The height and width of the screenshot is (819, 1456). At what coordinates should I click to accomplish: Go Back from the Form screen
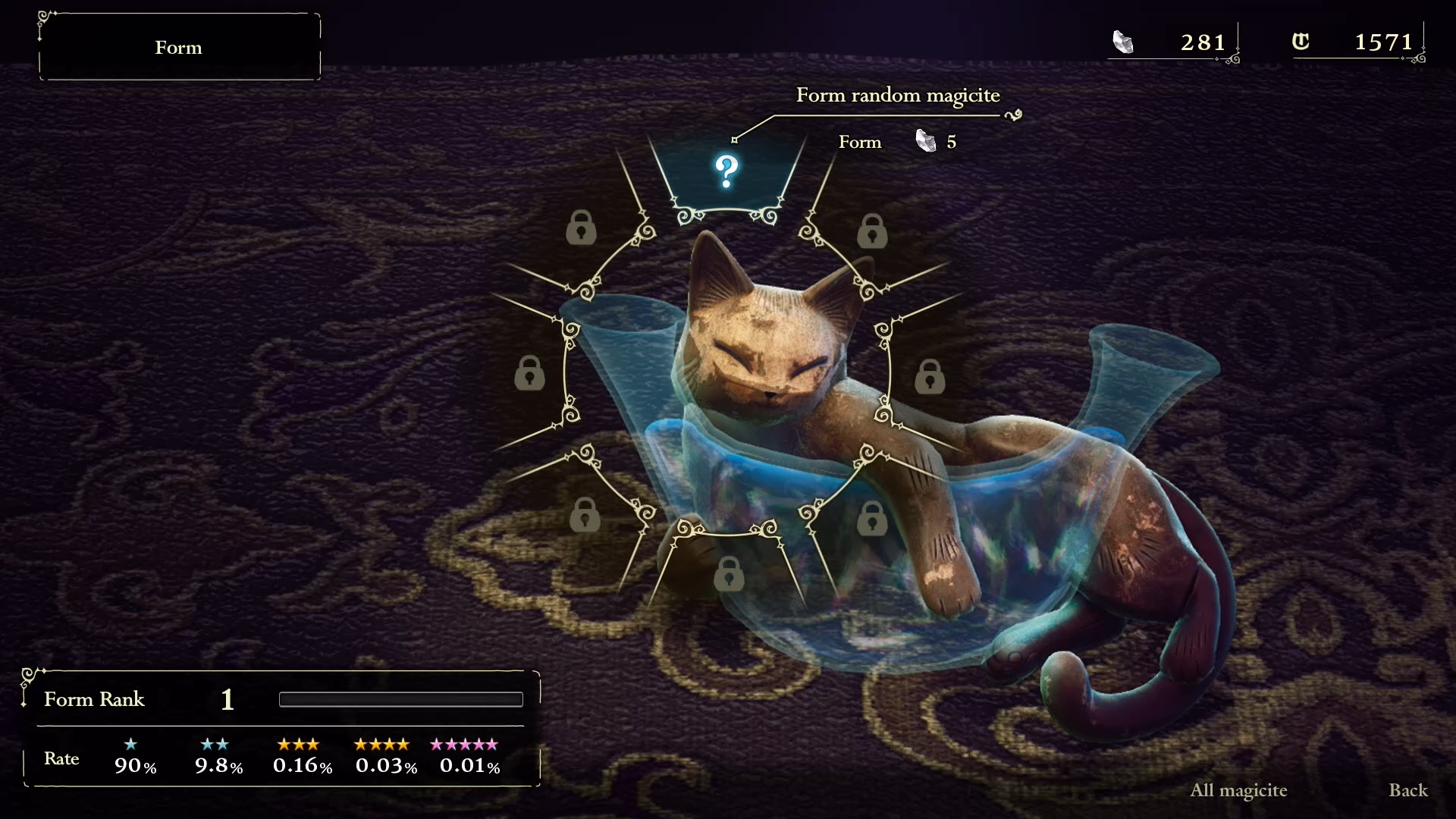tap(1407, 790)
